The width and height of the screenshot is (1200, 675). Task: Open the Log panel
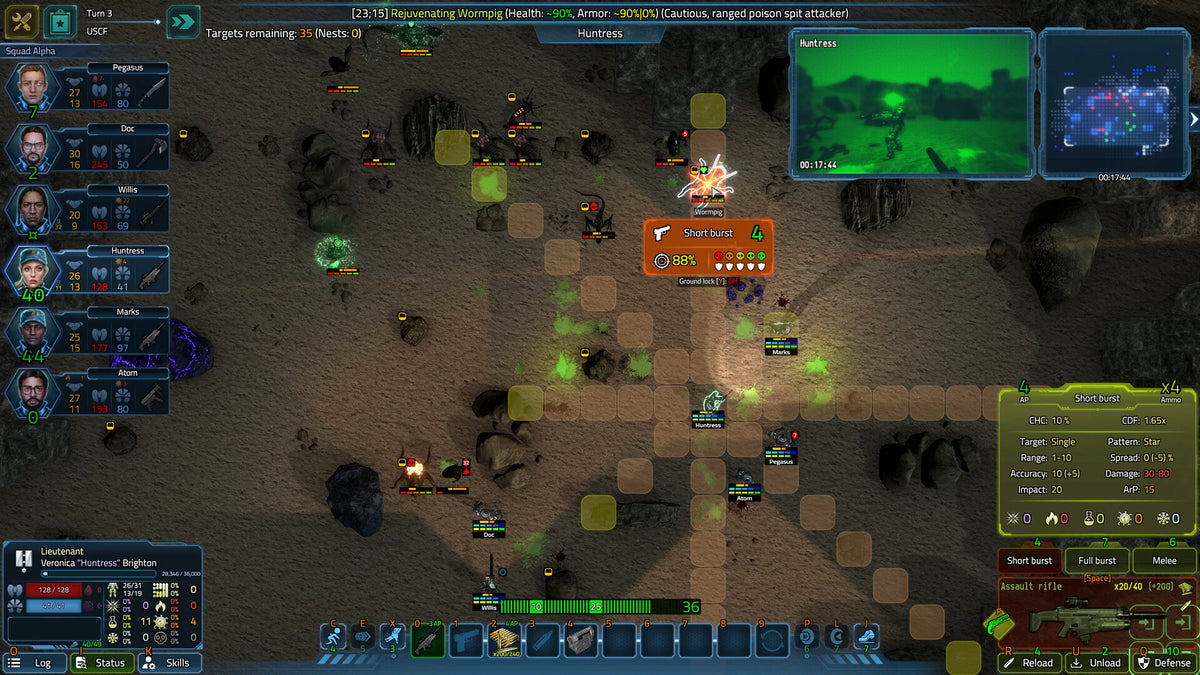pos(34,662)
